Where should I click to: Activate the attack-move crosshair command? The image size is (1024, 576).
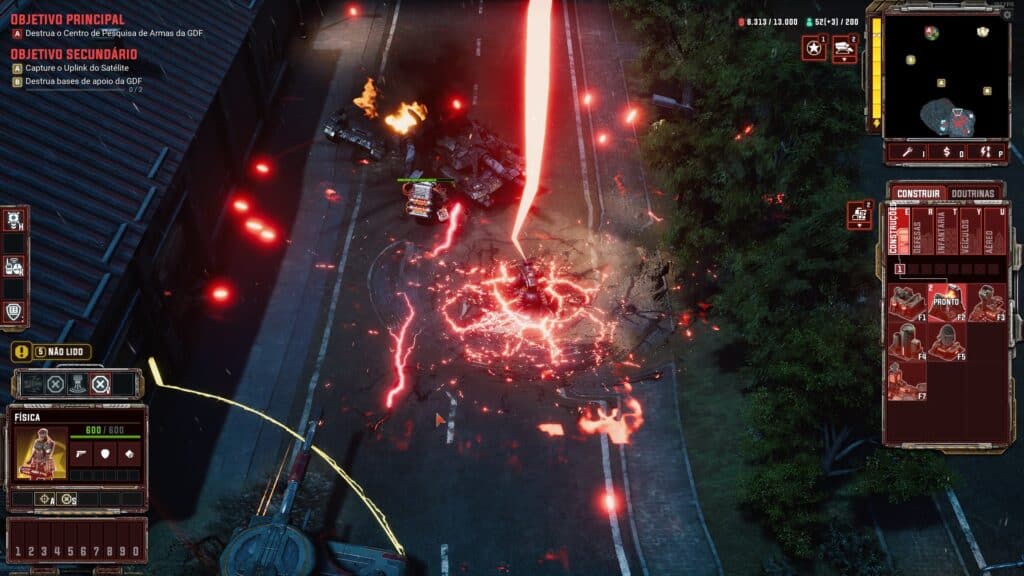[x=46, y=499]
